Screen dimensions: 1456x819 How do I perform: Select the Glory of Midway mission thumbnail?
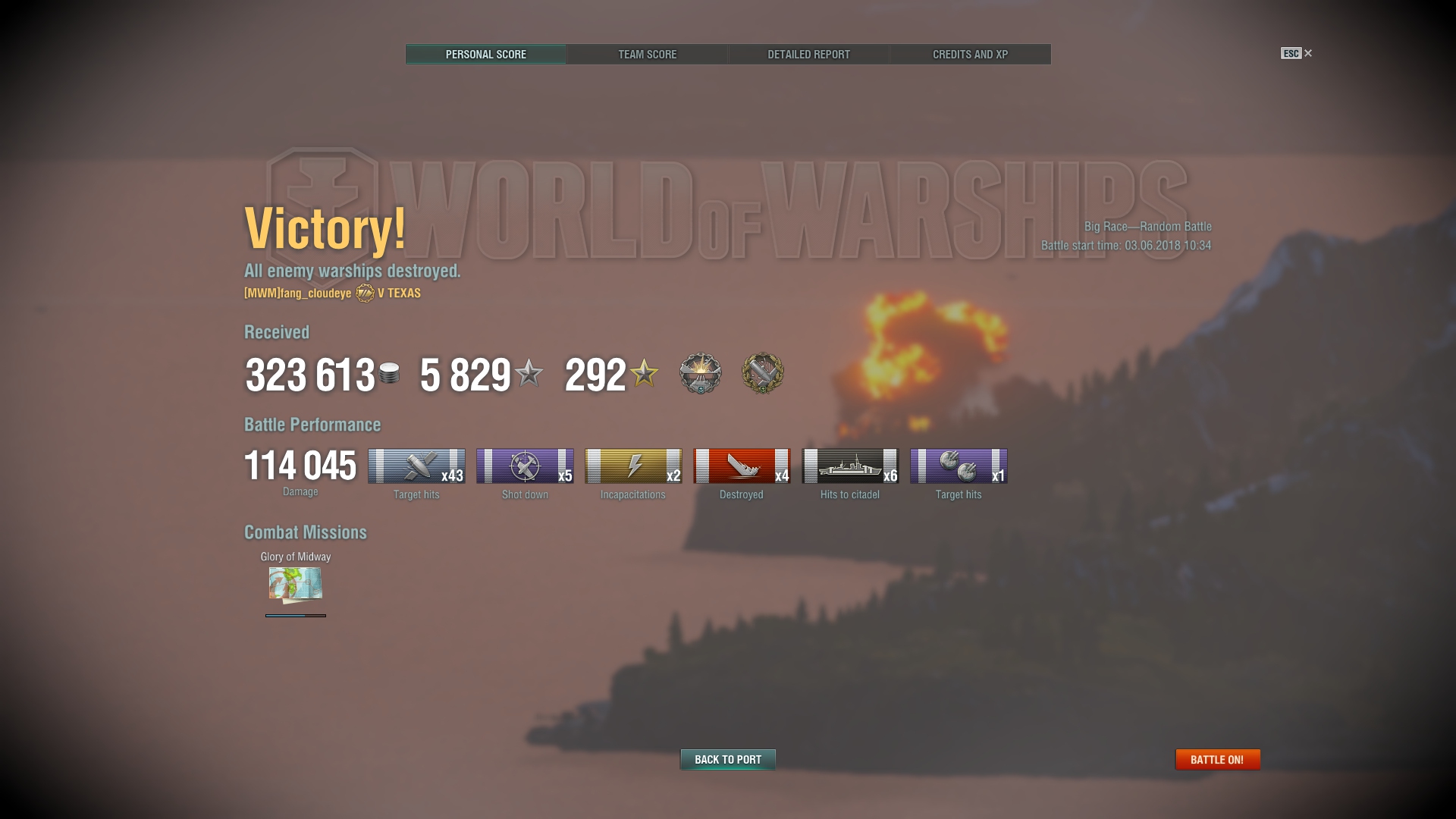click(296, 584)
